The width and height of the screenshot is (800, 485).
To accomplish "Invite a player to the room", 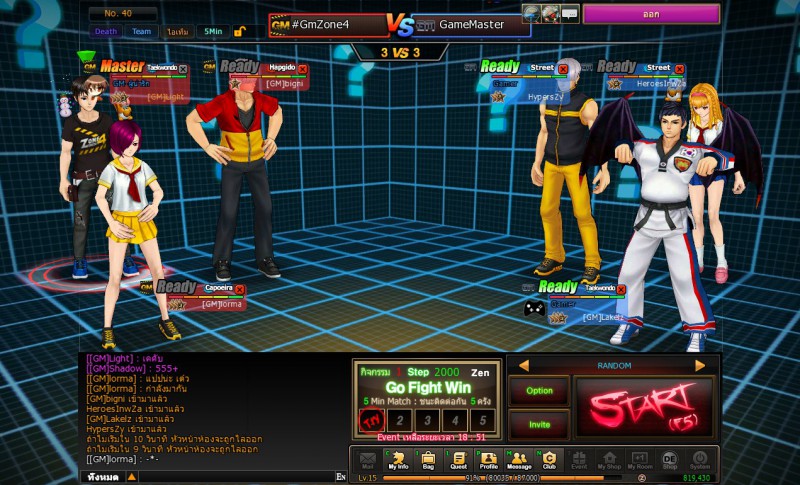I will click(539, 424).
